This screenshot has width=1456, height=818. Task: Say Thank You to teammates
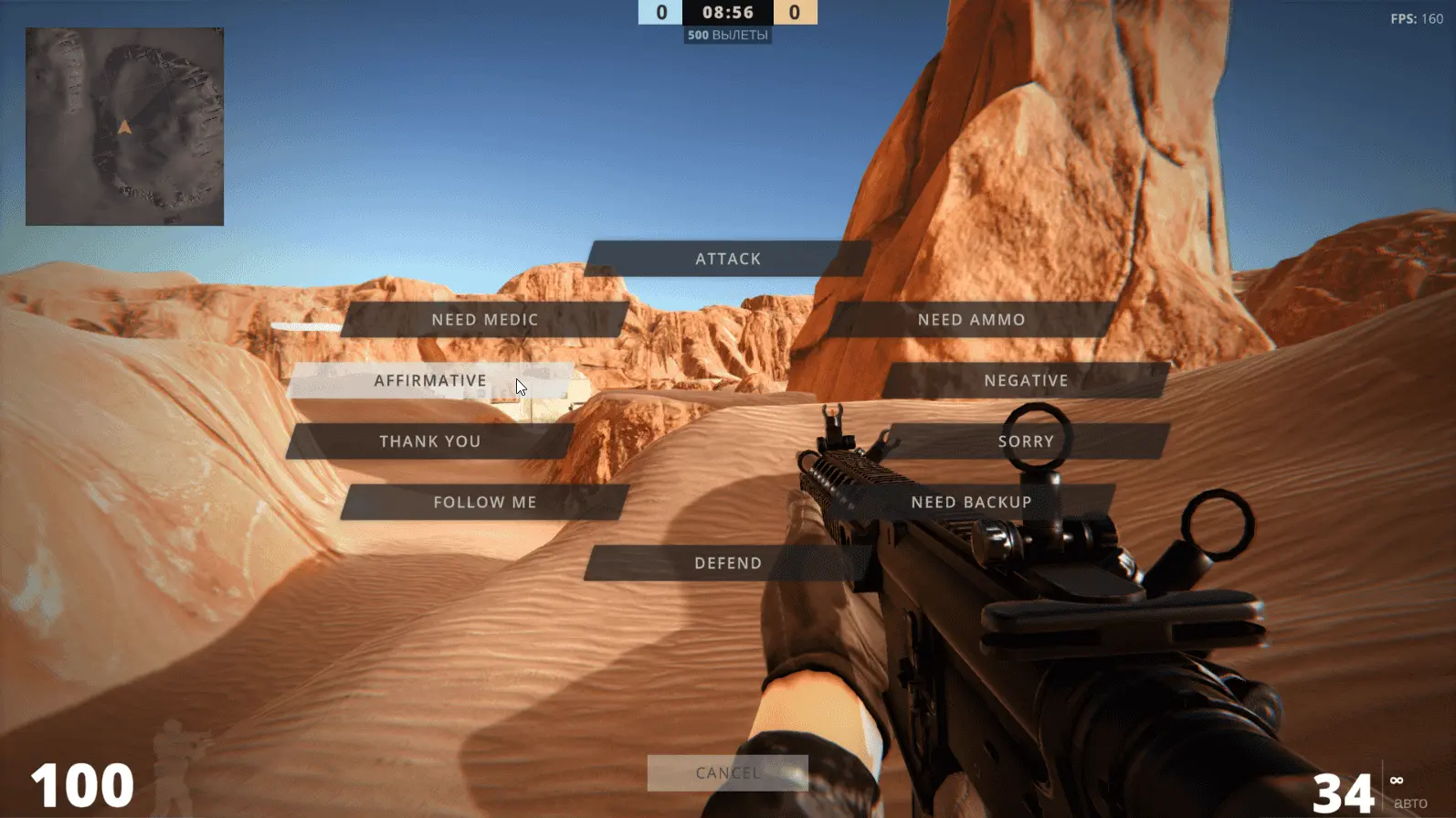[x=429, y=441]
